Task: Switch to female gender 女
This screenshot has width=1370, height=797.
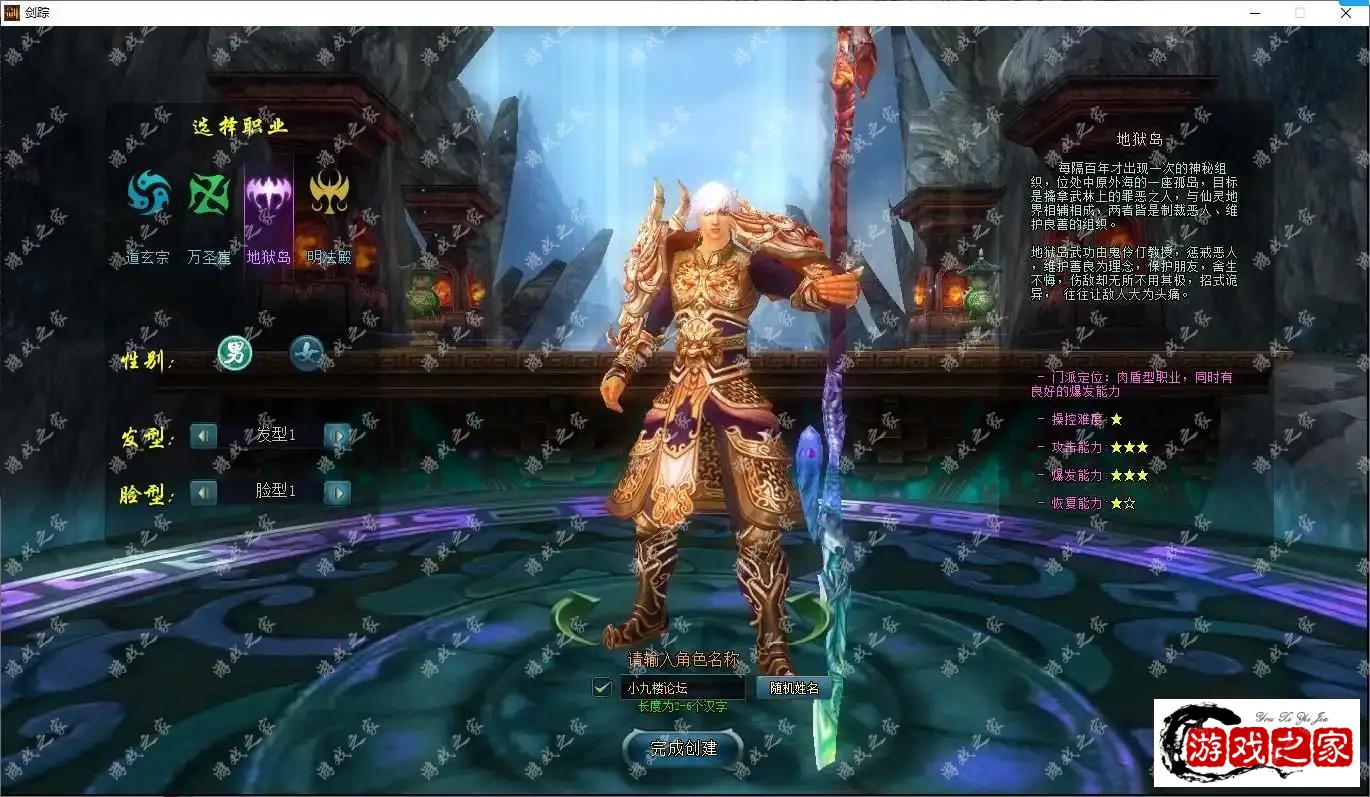Action: coord(306,352)
